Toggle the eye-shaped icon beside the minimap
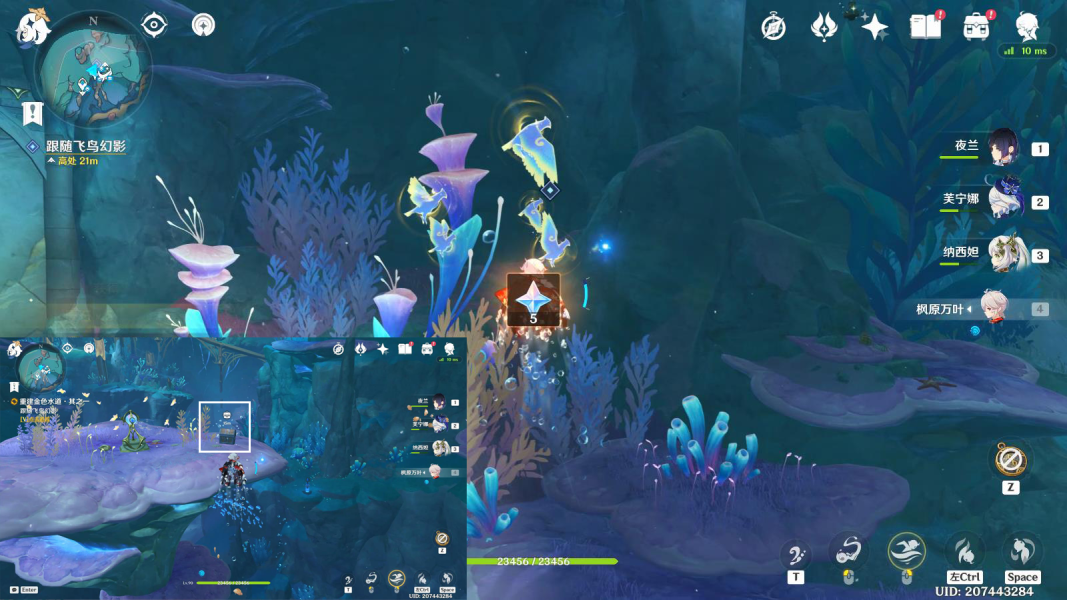The width and height of the screenshot is (1067, 600). click(x=154, y=24)
